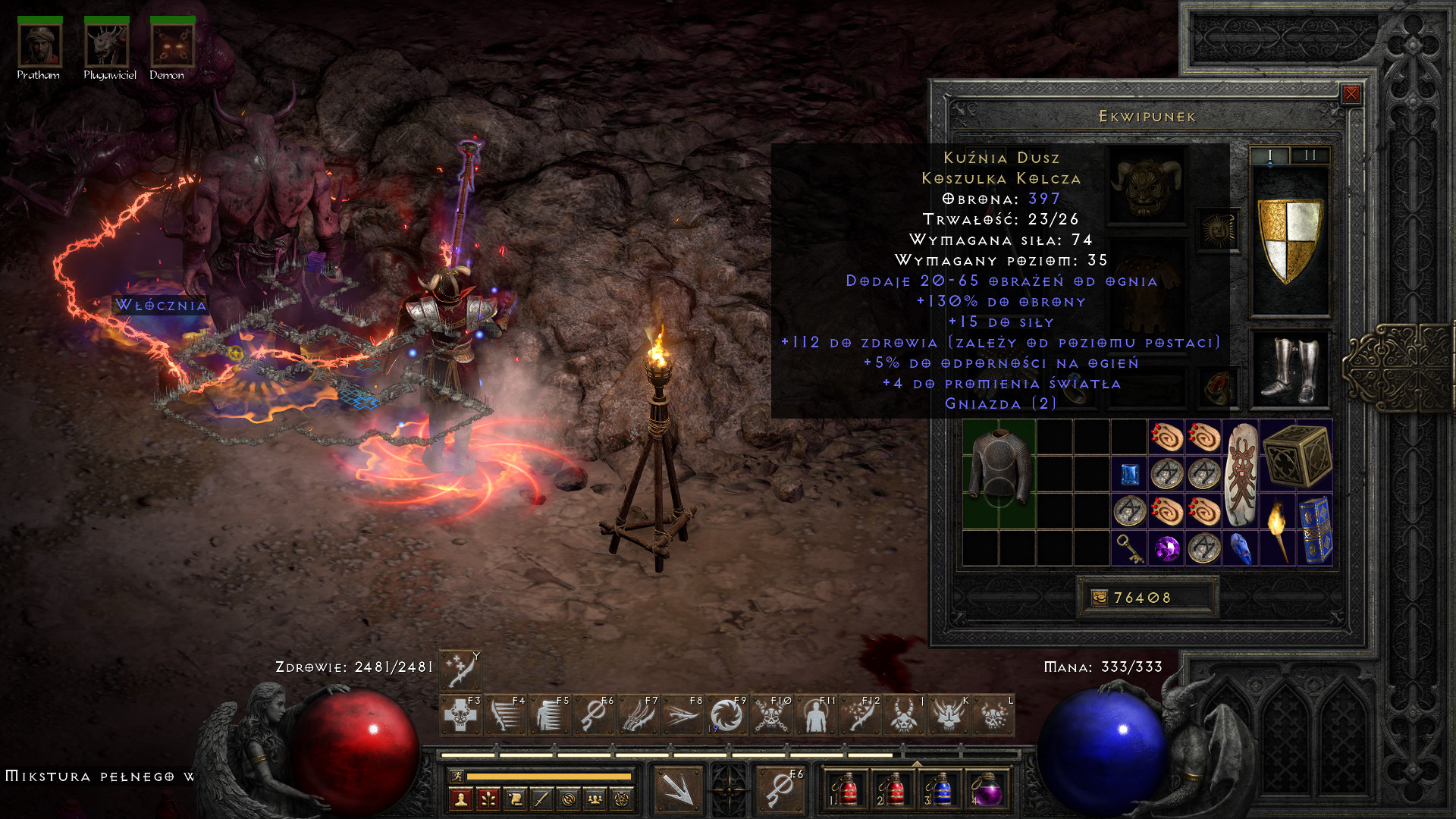This screenshot has height=819, width=1456.
Task: Switch to weapon set II tab
Action: tap(1310, 155)
